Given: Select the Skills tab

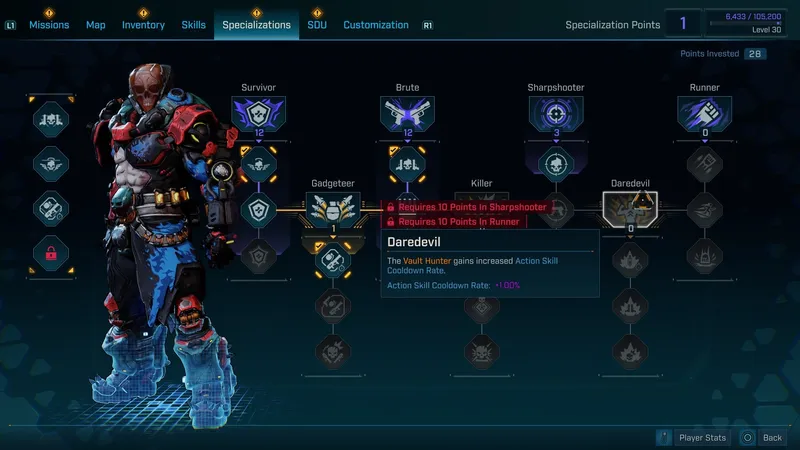Looking at the screenshot, I should (x=194, y=25).
